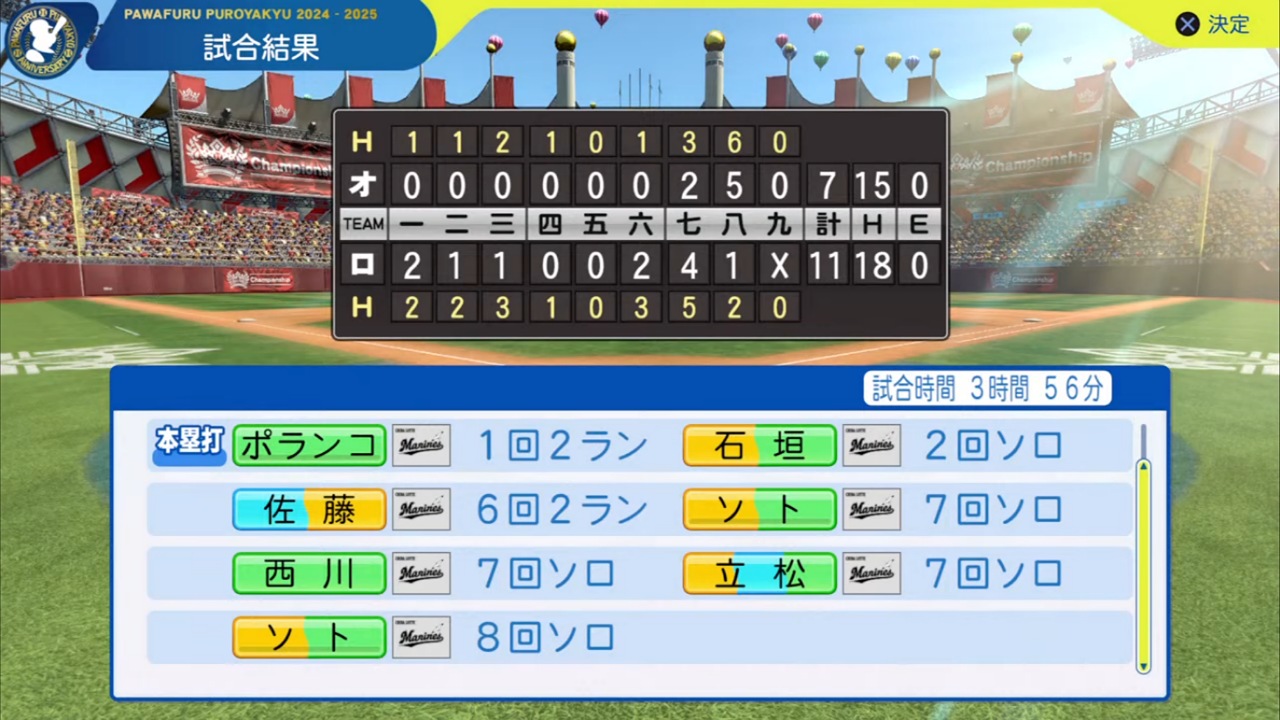Click the Marines logo next to 石垣

pyautogui.click(x=871, y=445)
